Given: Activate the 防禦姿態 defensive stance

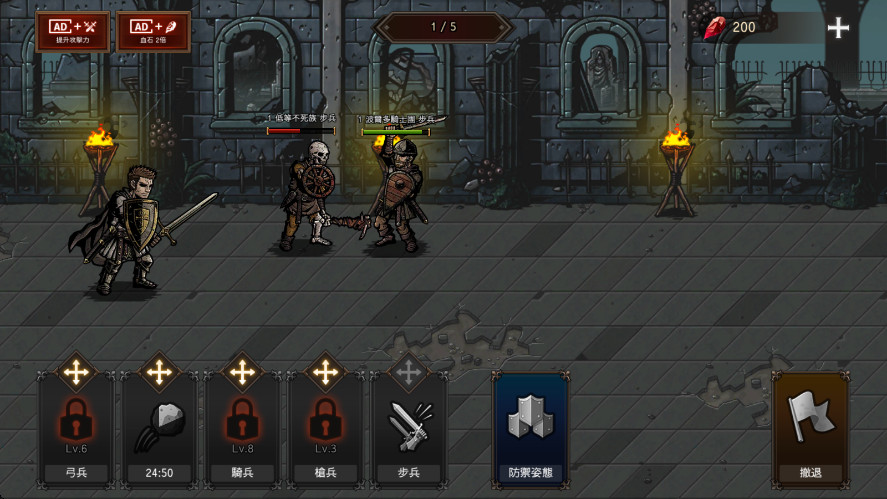Looking at the screenshot, I should tap(530, 429).
